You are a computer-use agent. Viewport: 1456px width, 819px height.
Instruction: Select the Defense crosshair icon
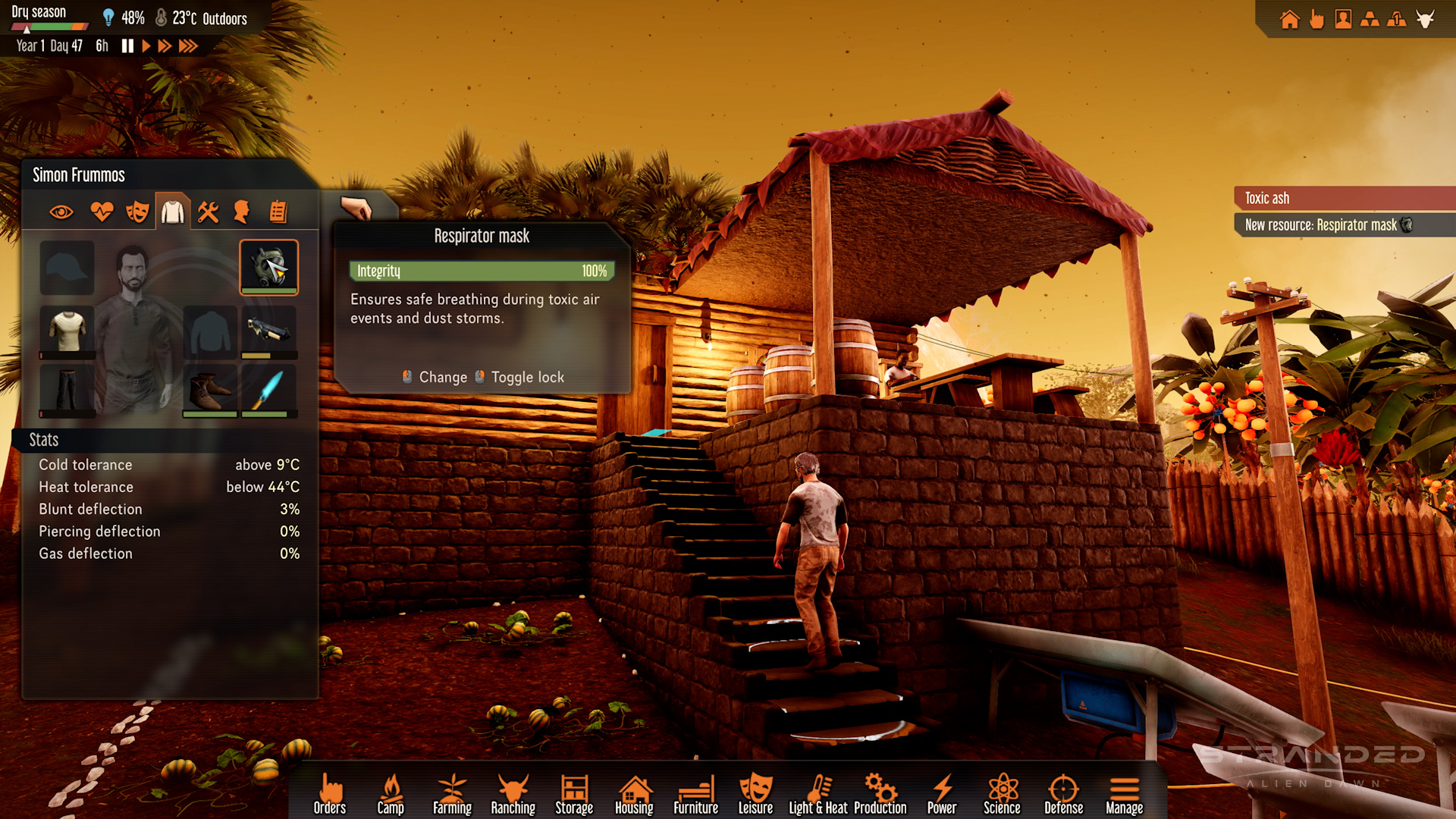click(x=1064, y=789)
